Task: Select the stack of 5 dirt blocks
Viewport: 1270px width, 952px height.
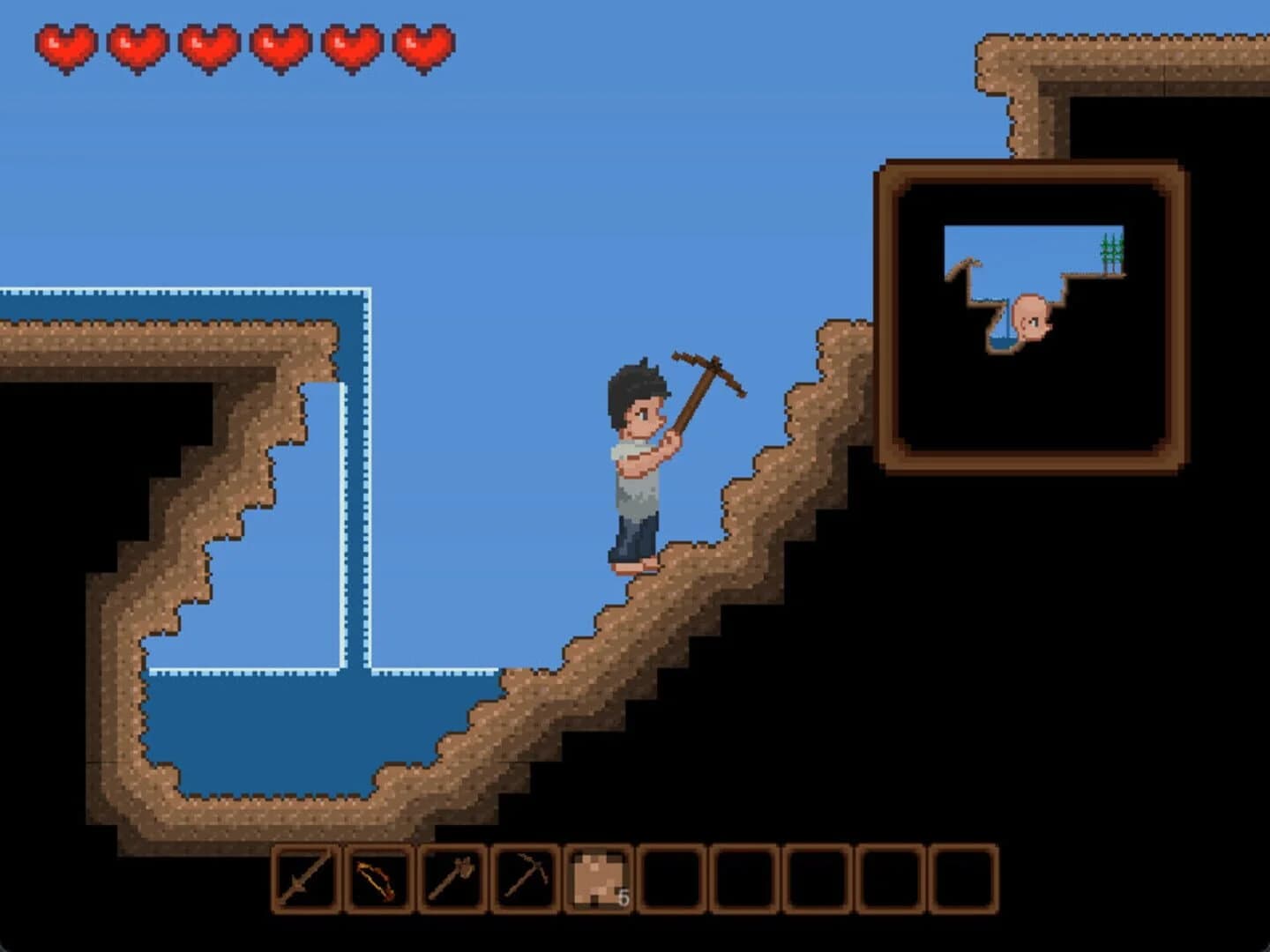Action: click(x=596, y=877)
